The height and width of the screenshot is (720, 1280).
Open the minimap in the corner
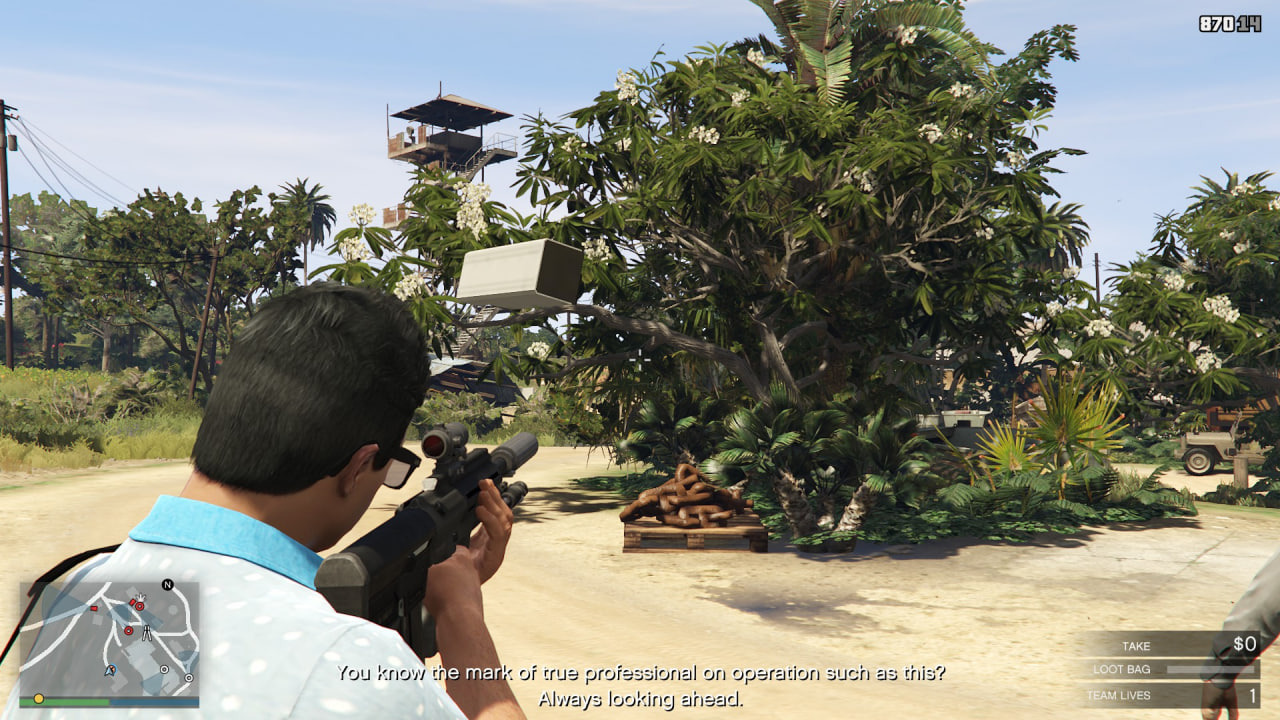109,640
